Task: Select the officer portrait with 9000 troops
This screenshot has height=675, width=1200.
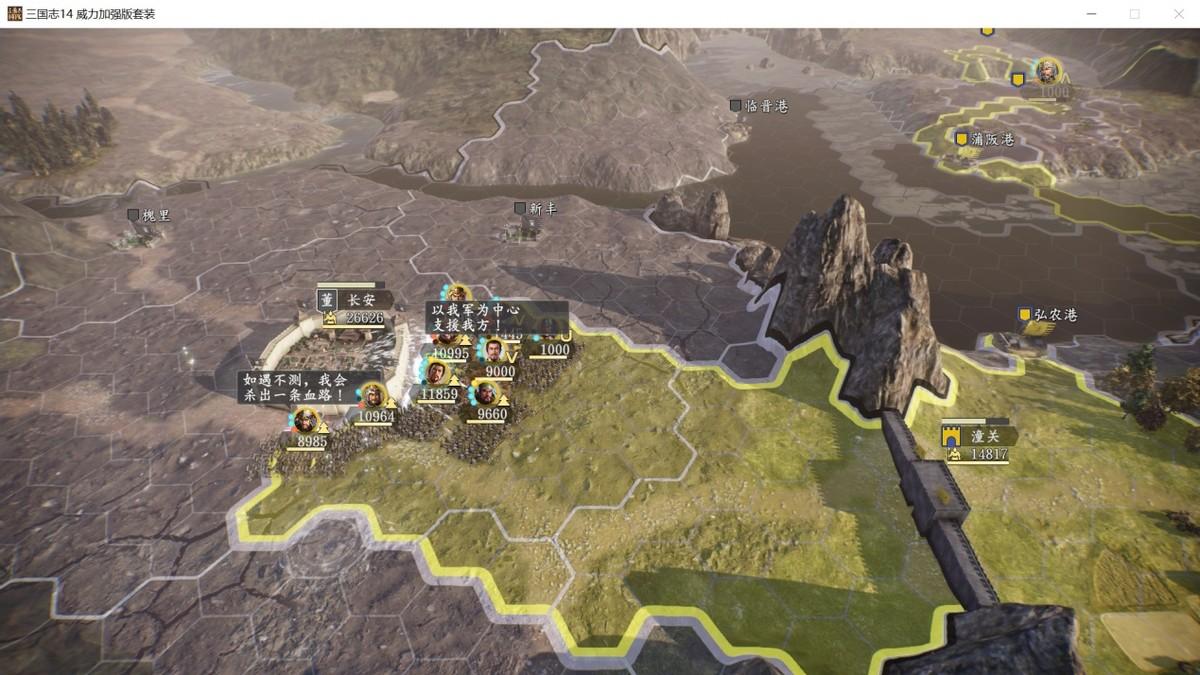Action: pos(495,351)
